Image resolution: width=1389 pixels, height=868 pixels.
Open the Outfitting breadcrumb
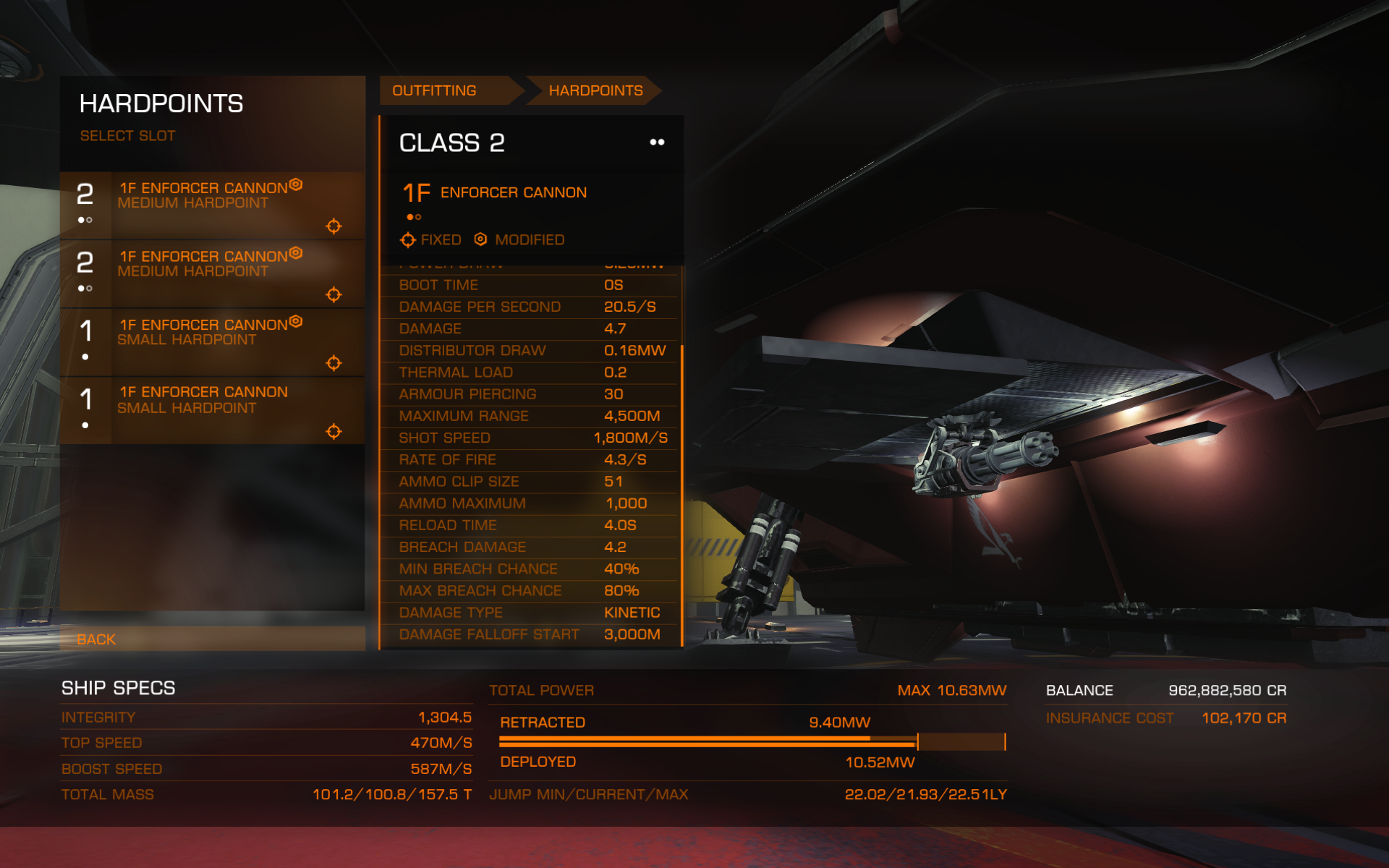pos(435,90)
